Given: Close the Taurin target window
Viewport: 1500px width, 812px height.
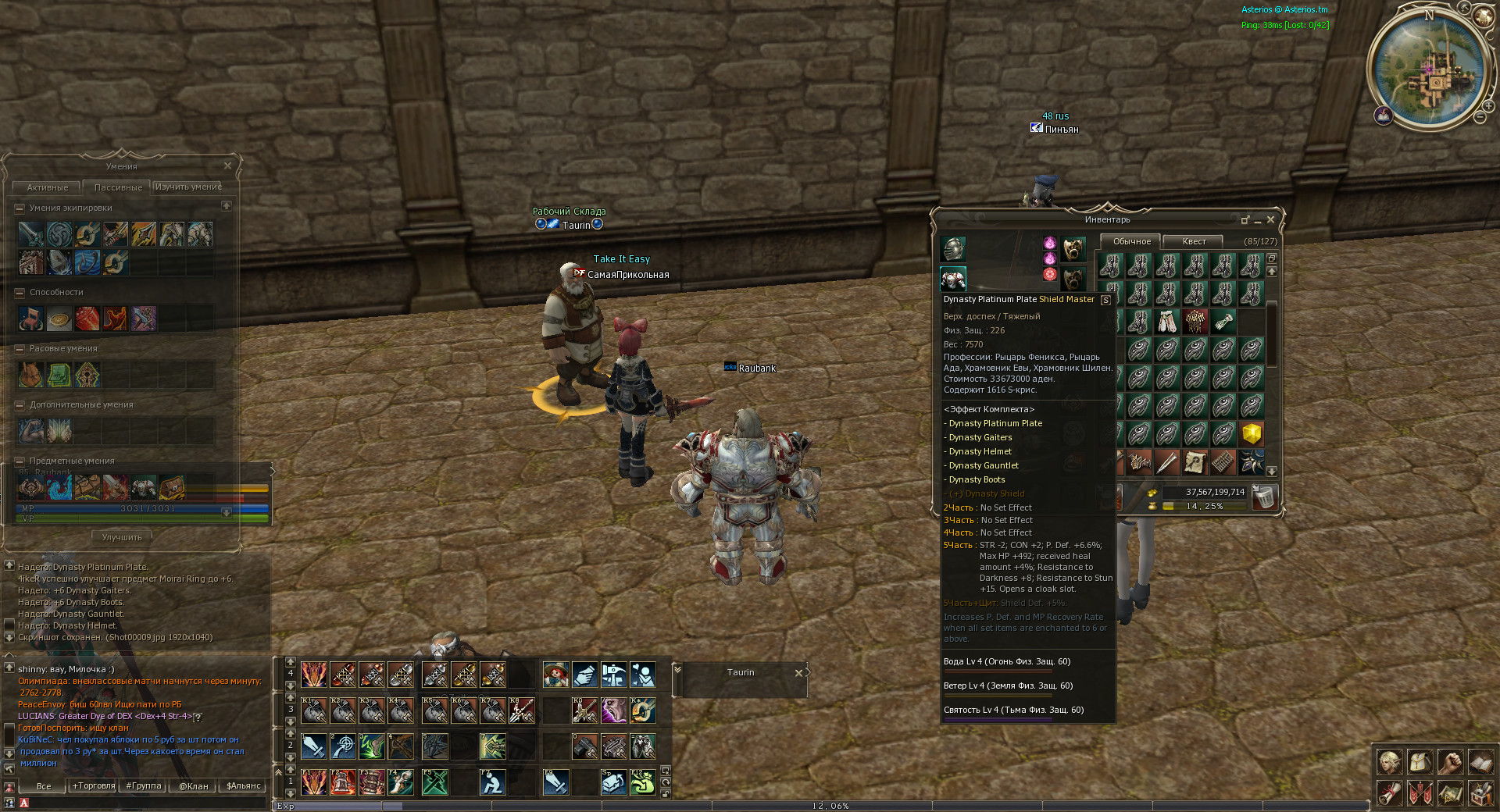Looking at the screenshot, I should tap(798, 672).
